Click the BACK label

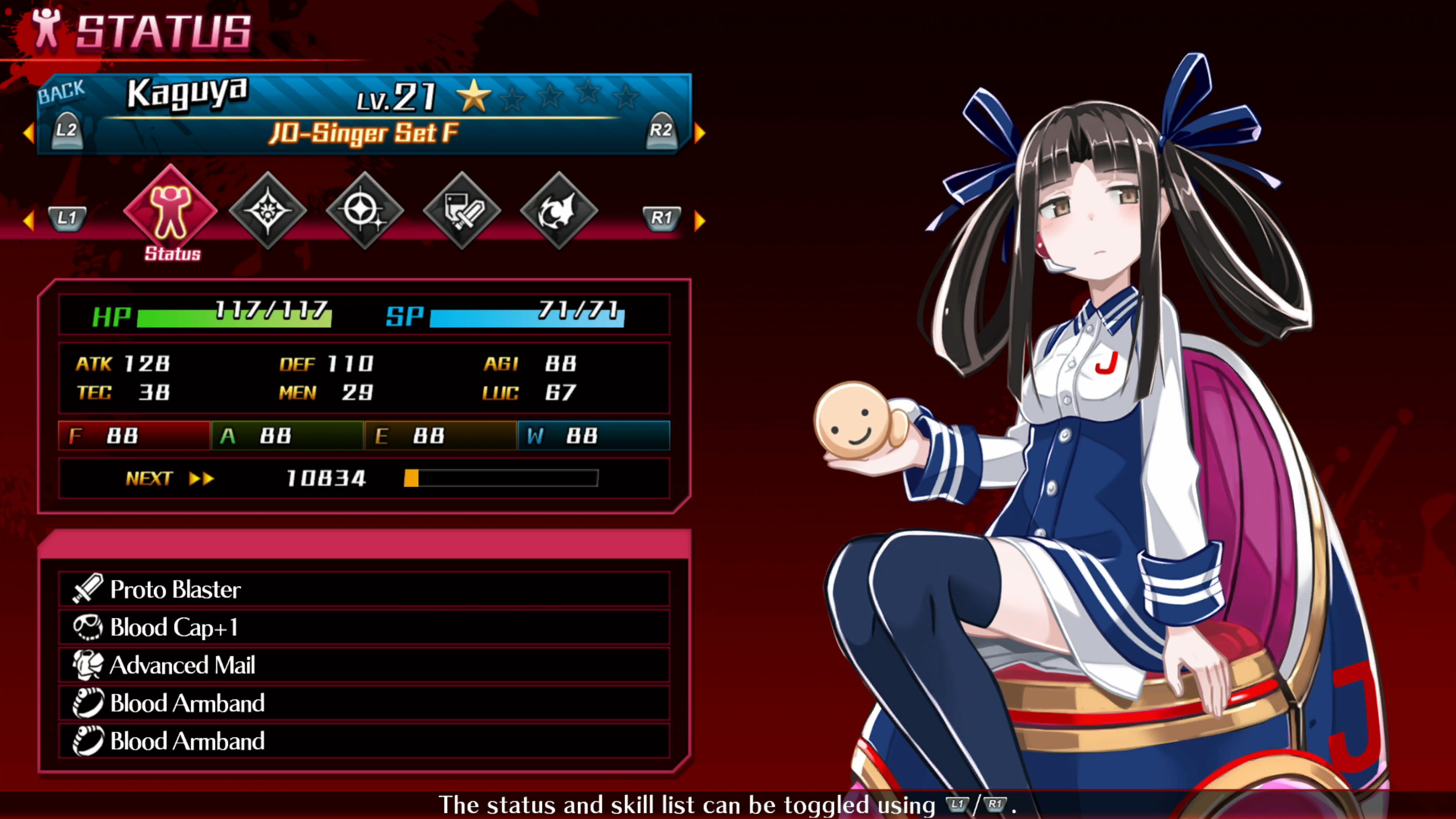(x=61, y=91)
